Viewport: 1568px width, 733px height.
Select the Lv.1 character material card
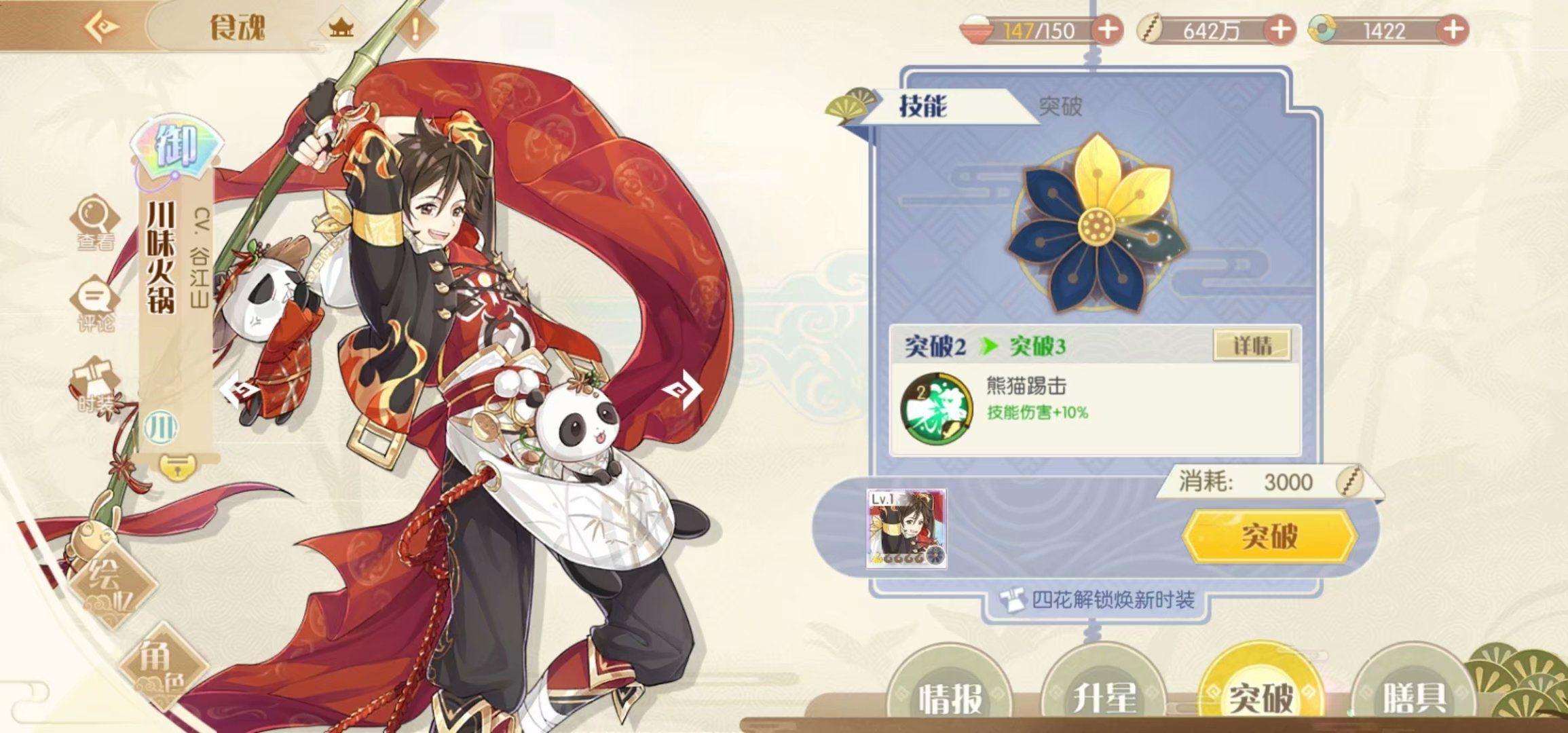tap(906, 528)
